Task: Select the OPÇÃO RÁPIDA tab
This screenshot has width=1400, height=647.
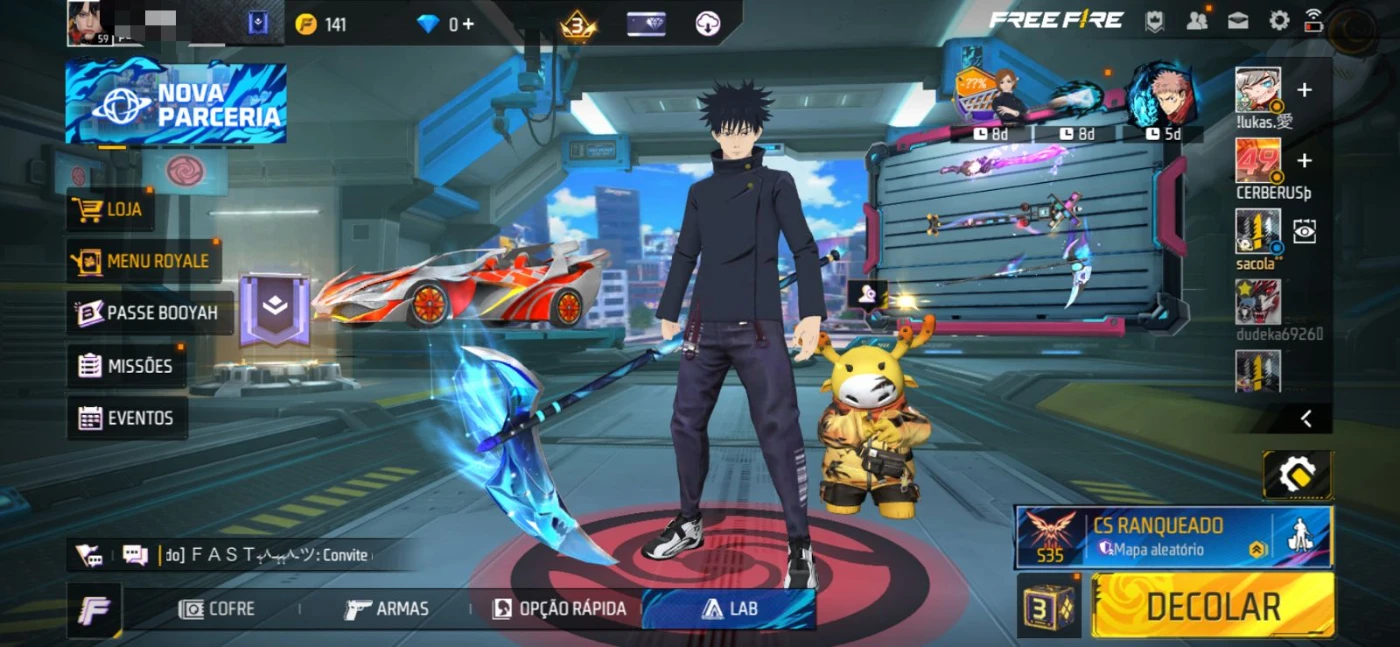Action: (559, 609)
